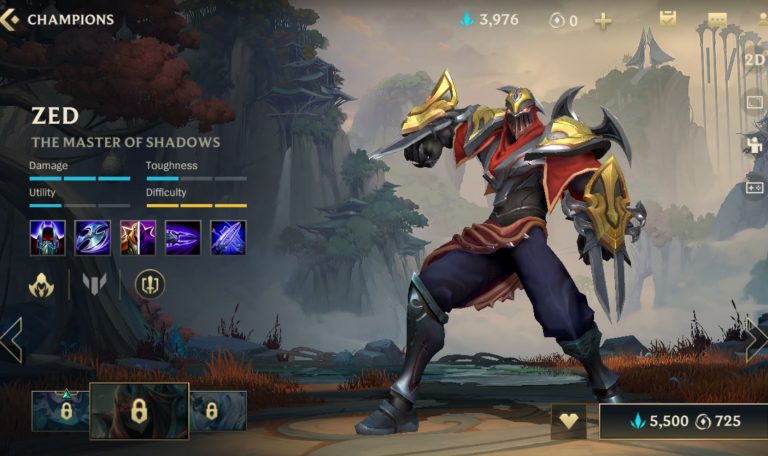
Task: Toggle the 2D view button
Action: tap(755, 59)
